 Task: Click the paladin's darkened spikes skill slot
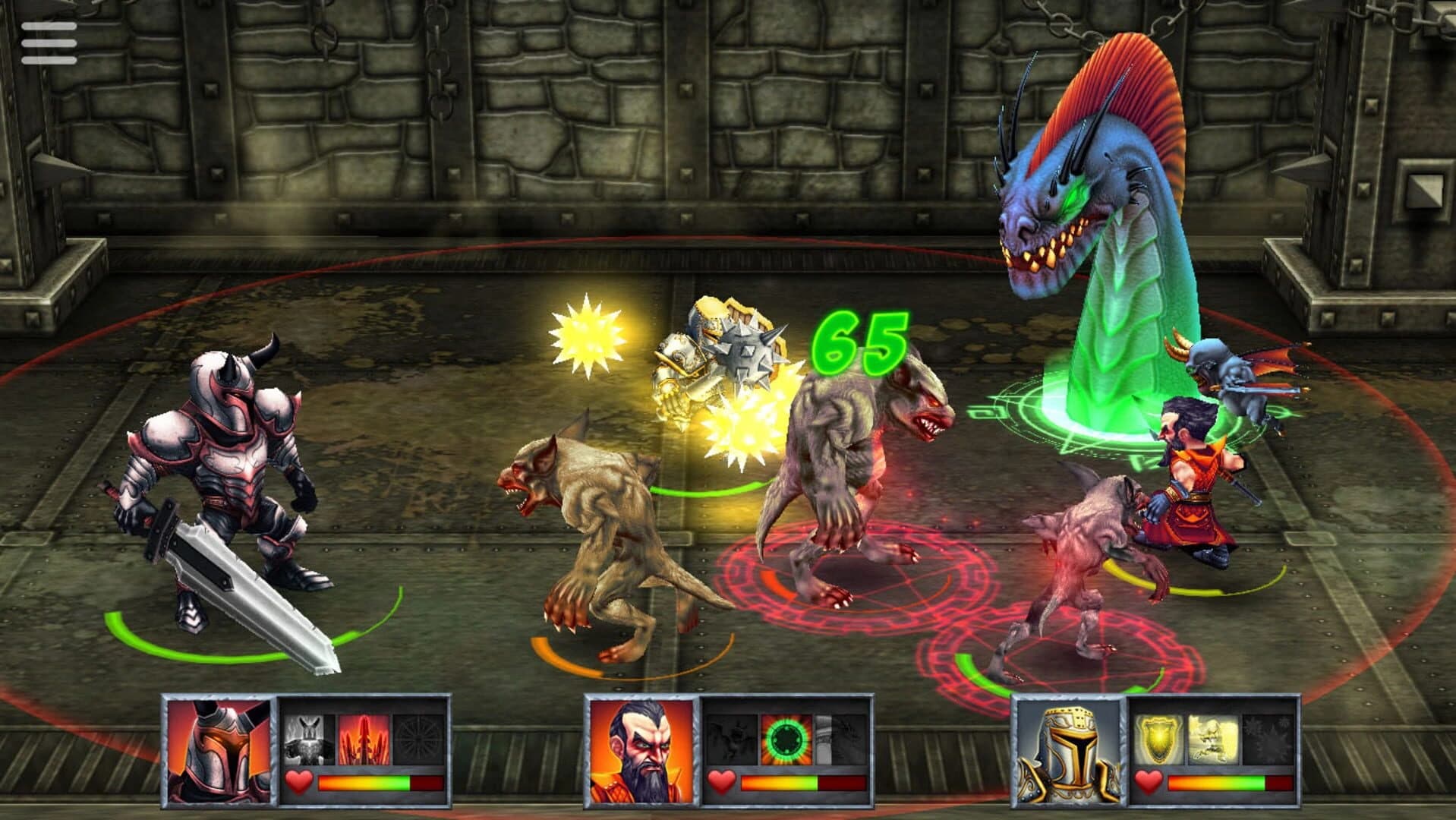click(x=1267, y=740)
